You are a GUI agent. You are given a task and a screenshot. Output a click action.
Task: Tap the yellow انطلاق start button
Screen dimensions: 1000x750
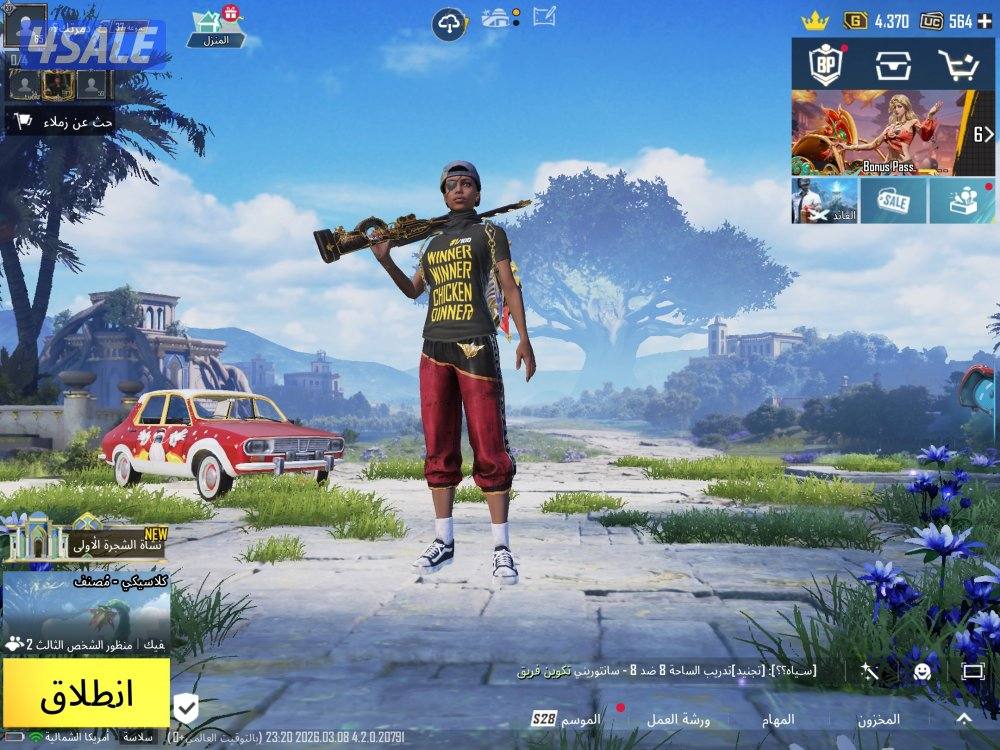point(86,693)
